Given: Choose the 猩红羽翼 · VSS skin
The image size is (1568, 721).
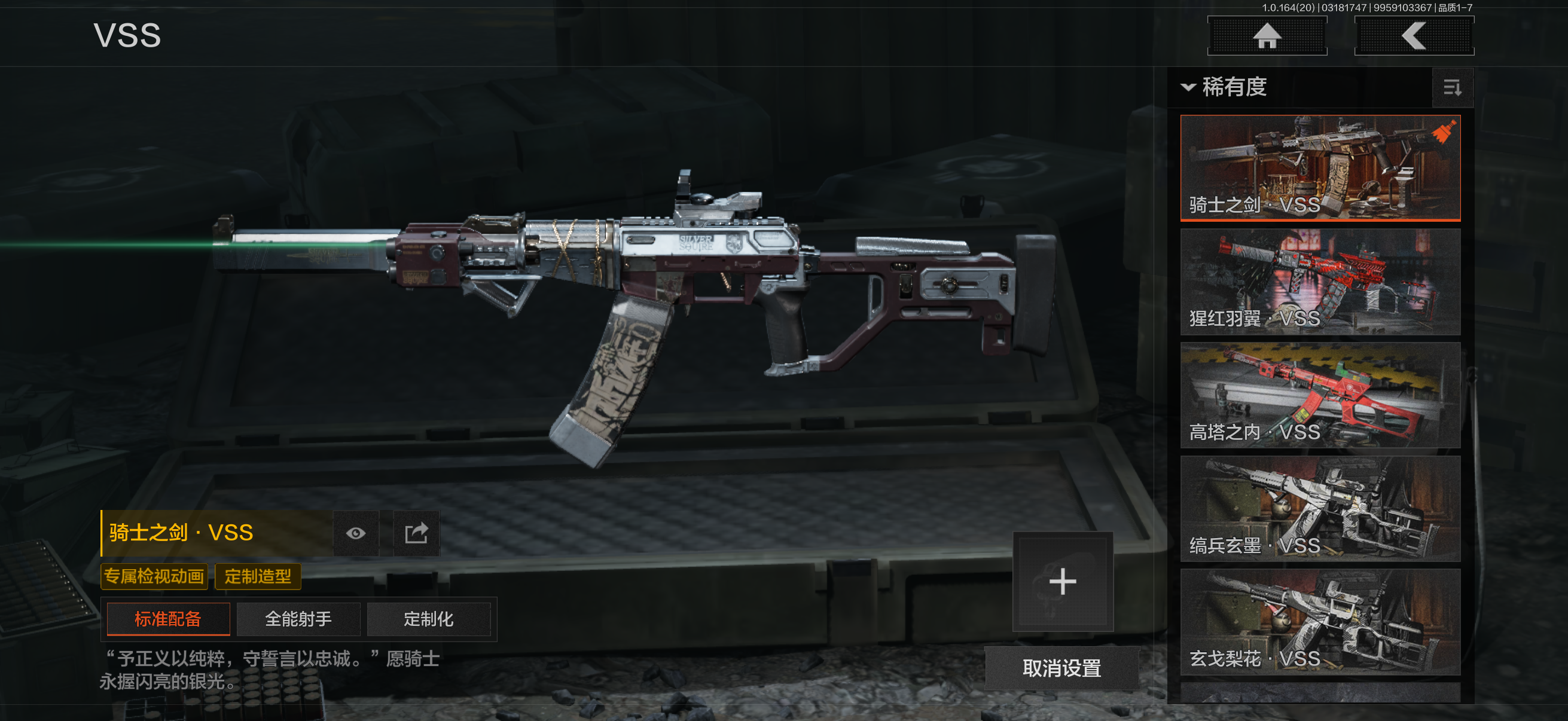Looking at the screenshot, I should 1320,282.
